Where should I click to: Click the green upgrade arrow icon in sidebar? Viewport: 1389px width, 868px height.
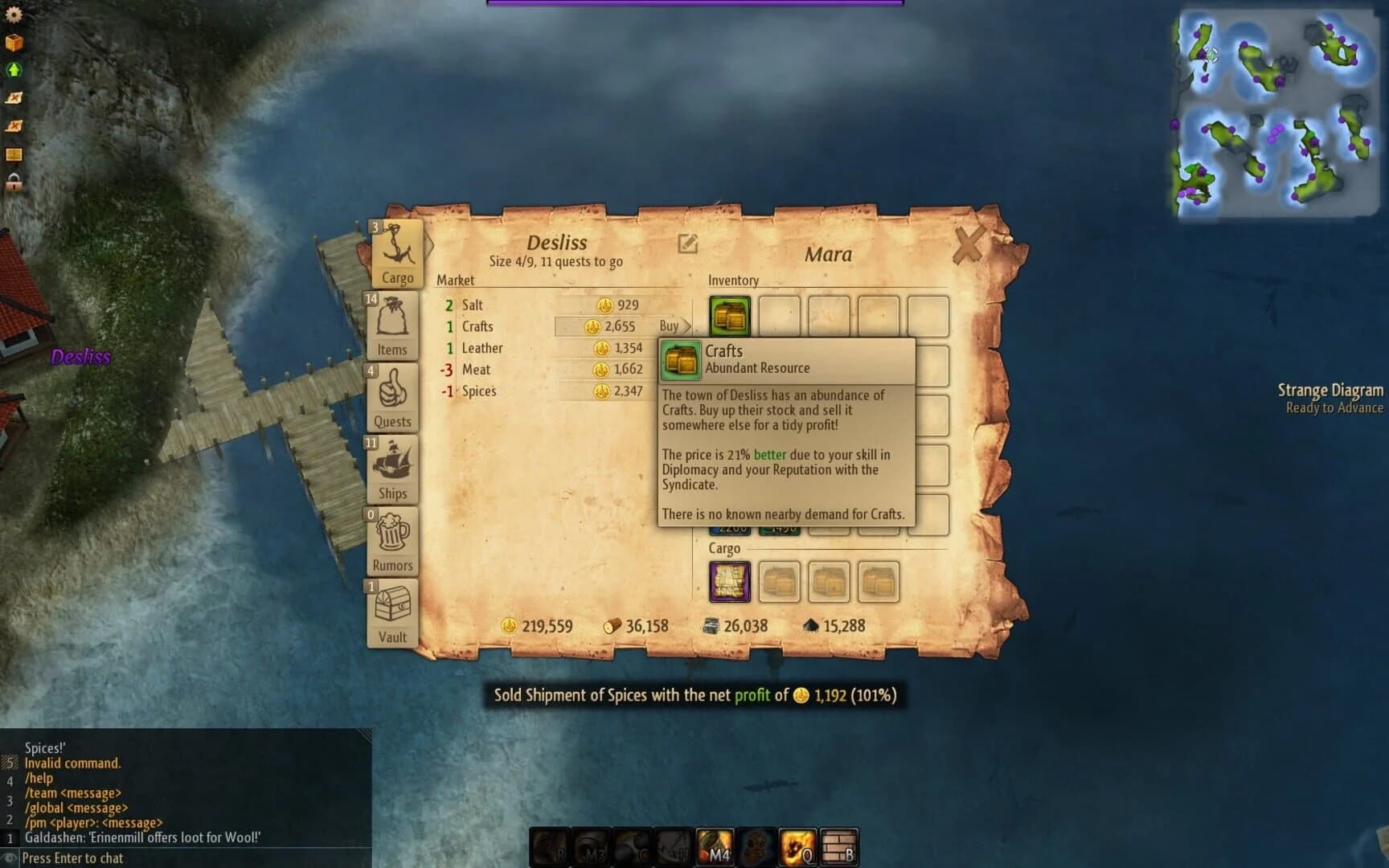pos(13,70)
